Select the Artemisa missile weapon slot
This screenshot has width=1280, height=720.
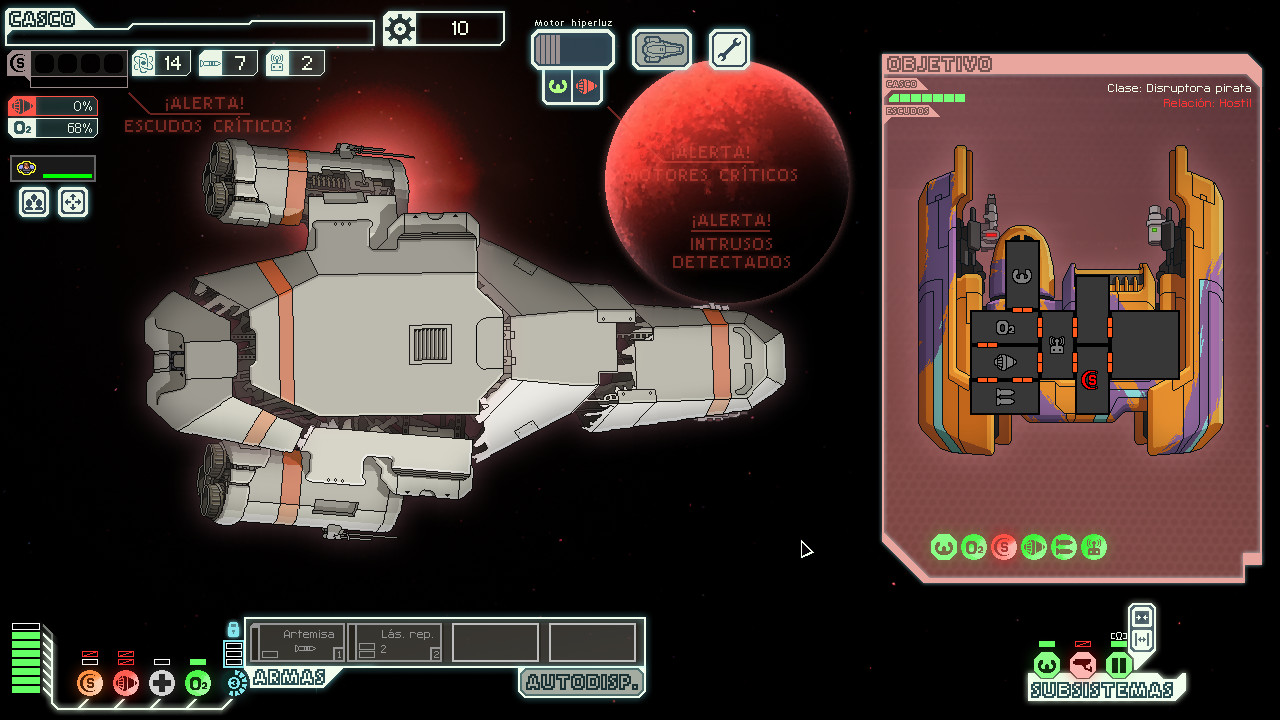(x=298, y=642)
